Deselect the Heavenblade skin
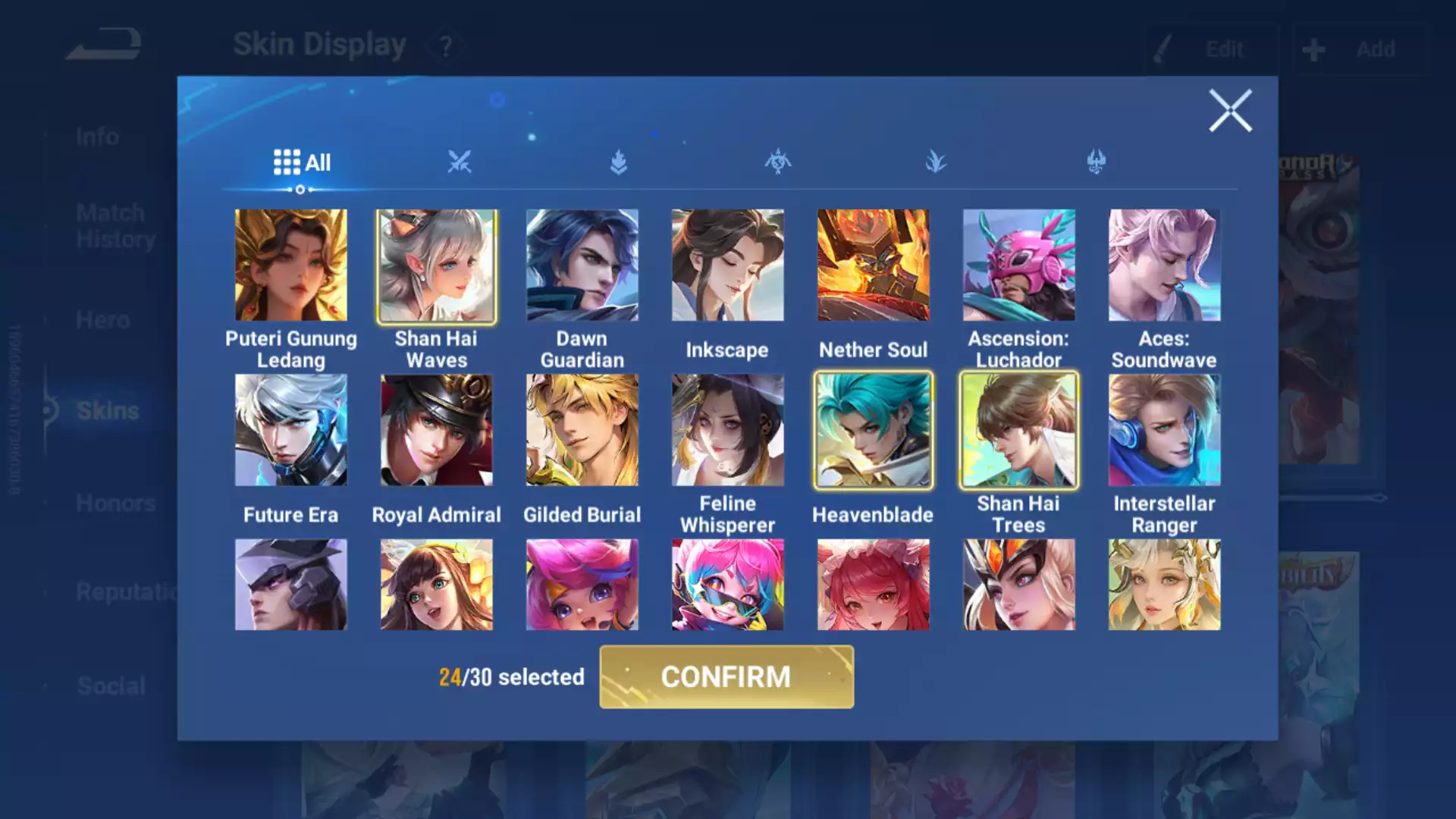The width and height of the screenshot is (1456, 819). point(874,430)
